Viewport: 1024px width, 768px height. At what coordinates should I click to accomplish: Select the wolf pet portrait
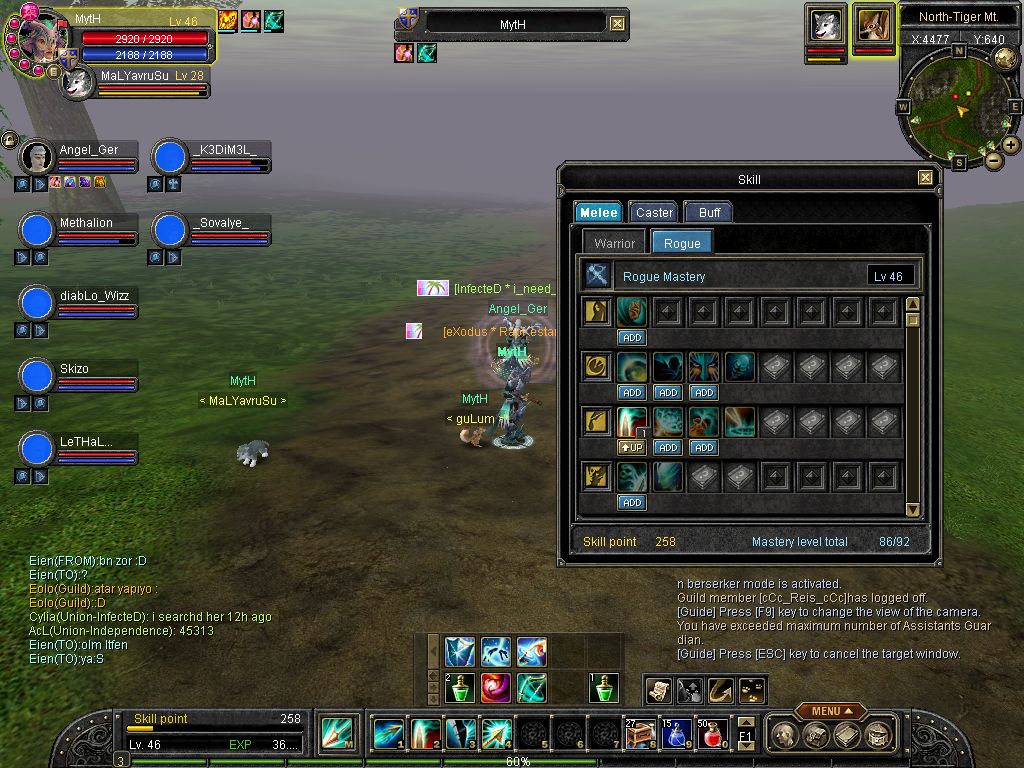click(825, 24)
